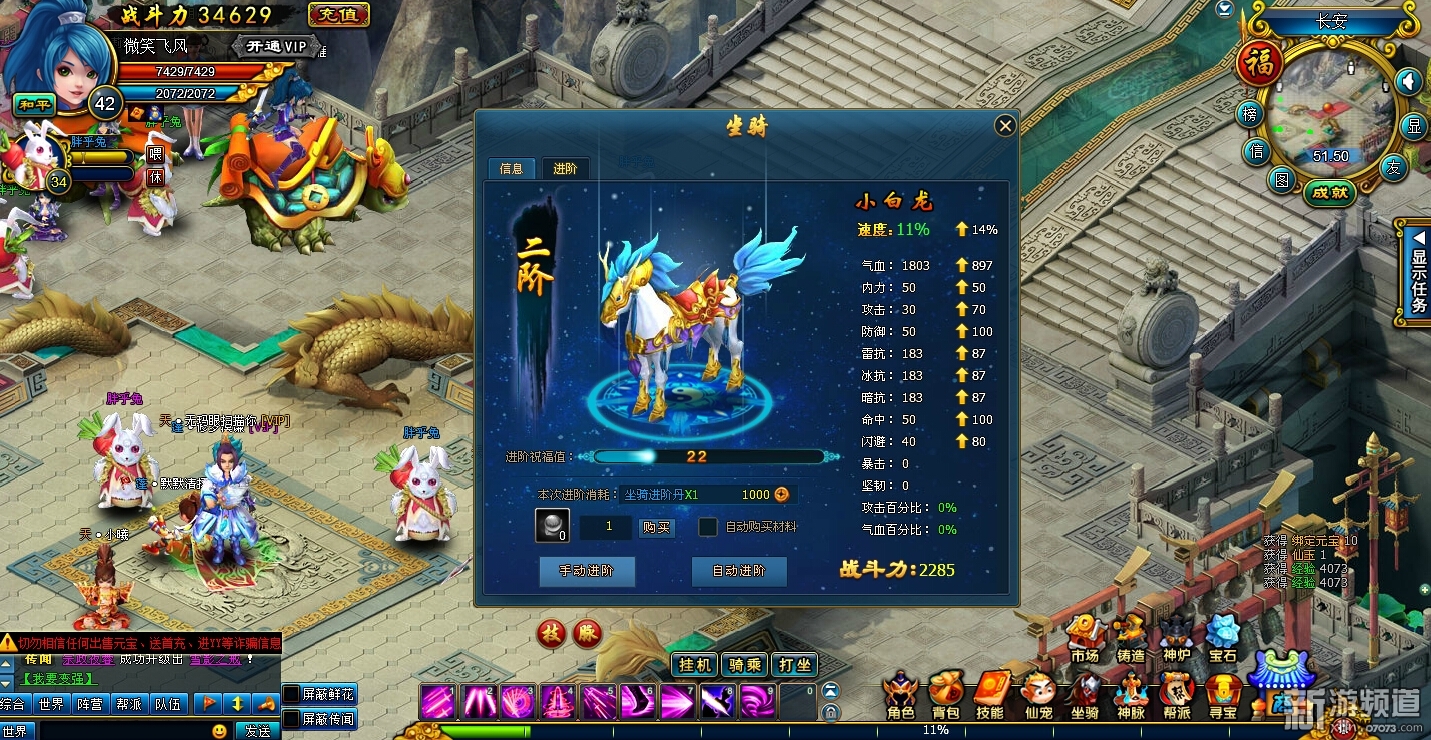
Task: Open the 背包 bag icon
Action: click(945, 695)
